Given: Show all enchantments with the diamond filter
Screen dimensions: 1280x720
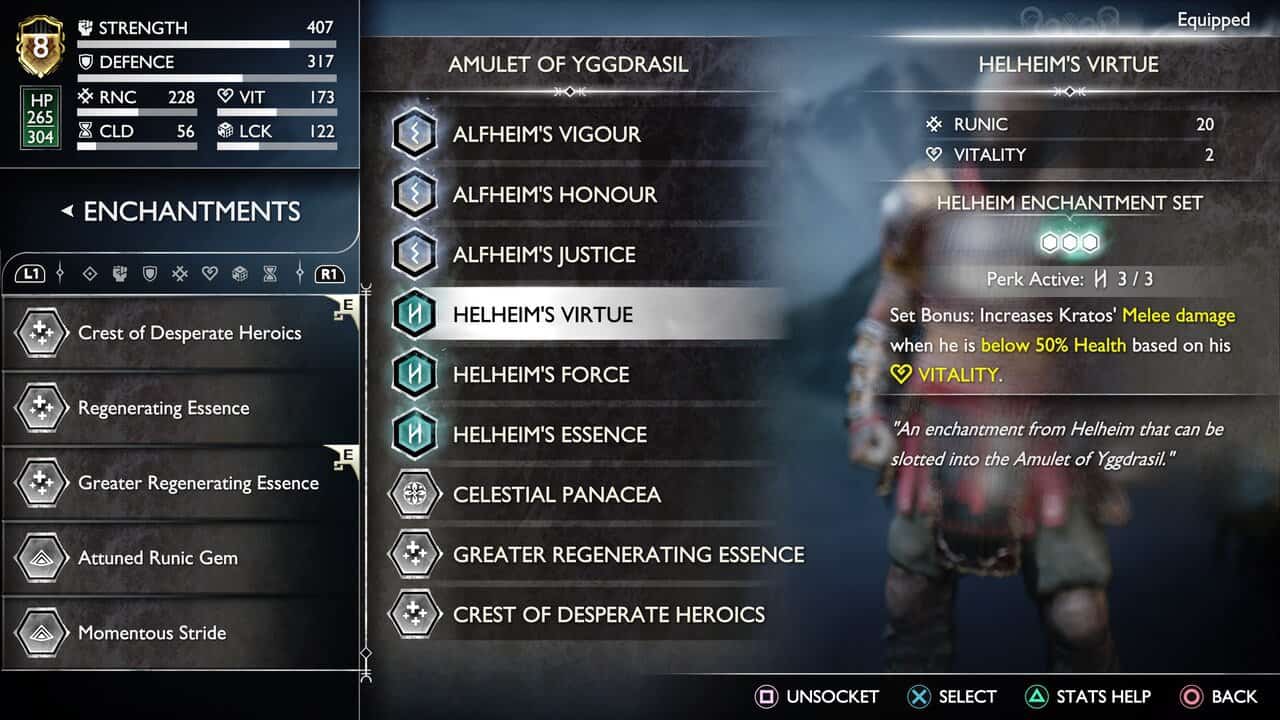Looking at the screenshot, I should click(x=90, y=273).
